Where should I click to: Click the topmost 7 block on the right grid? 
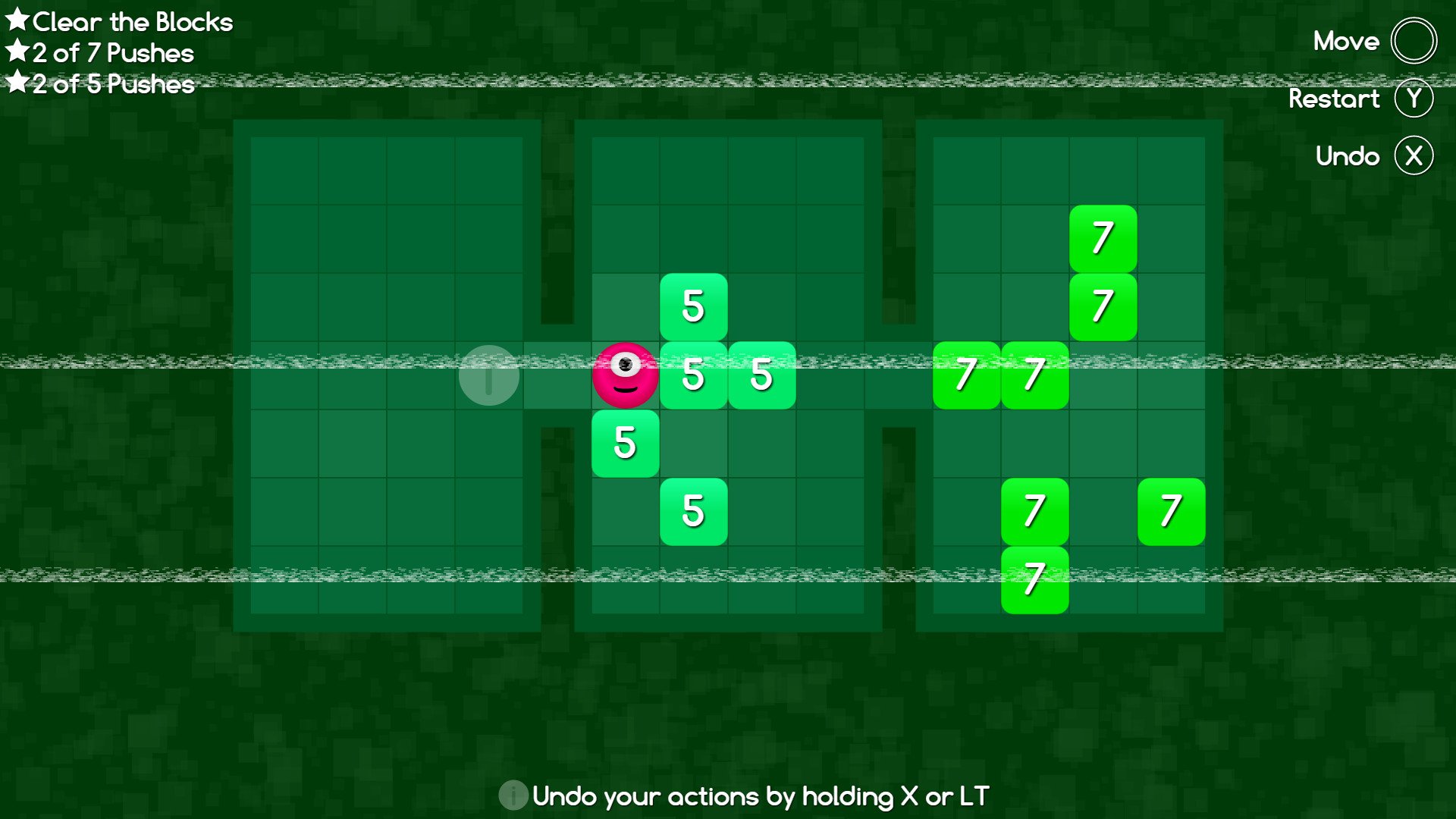[1103, 238]
